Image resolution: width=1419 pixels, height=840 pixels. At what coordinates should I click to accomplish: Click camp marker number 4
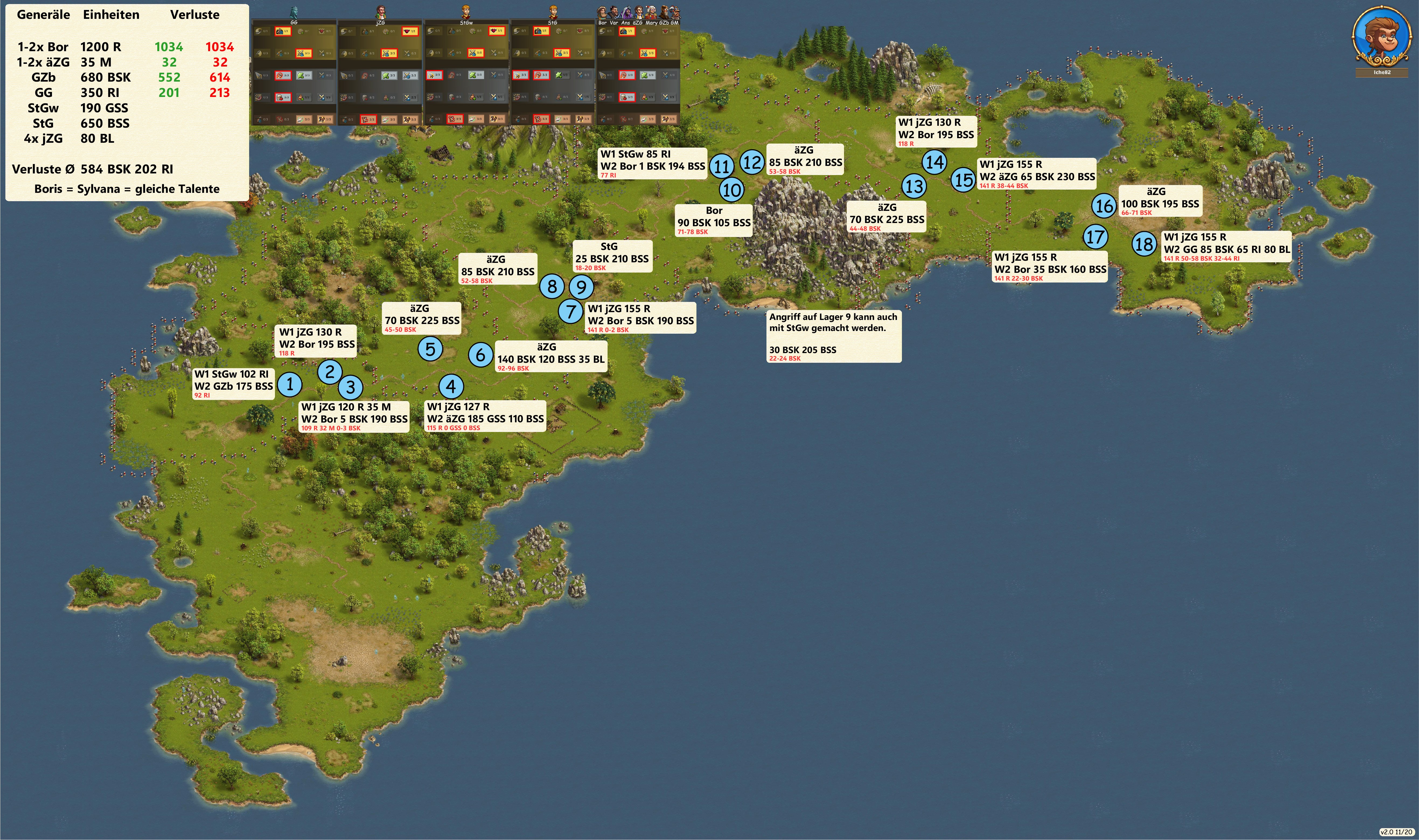point(451,386)
